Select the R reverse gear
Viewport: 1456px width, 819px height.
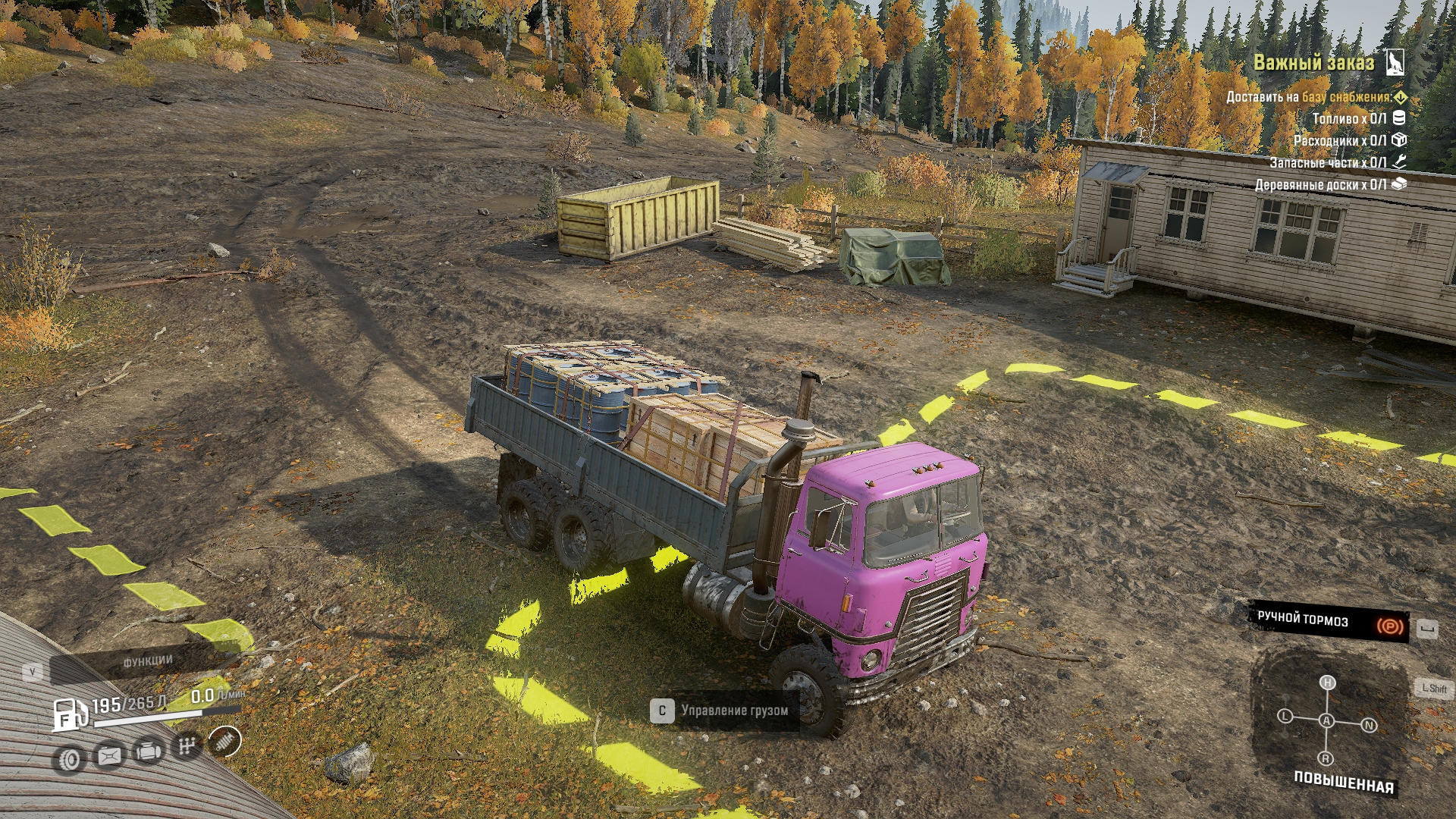[1326, 758]
